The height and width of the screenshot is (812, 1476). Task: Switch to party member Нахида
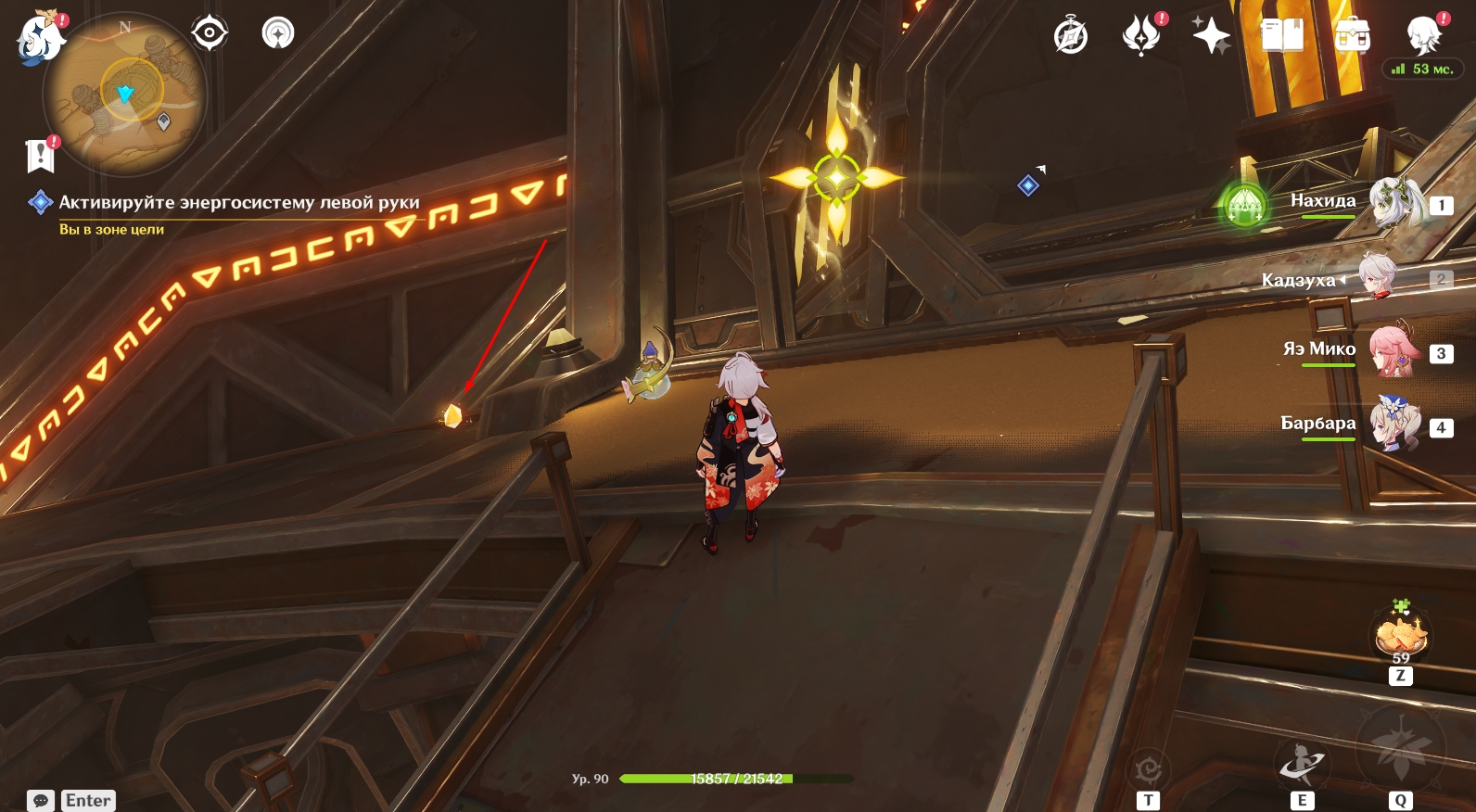pyautogui.click(x=1398, y=203)
